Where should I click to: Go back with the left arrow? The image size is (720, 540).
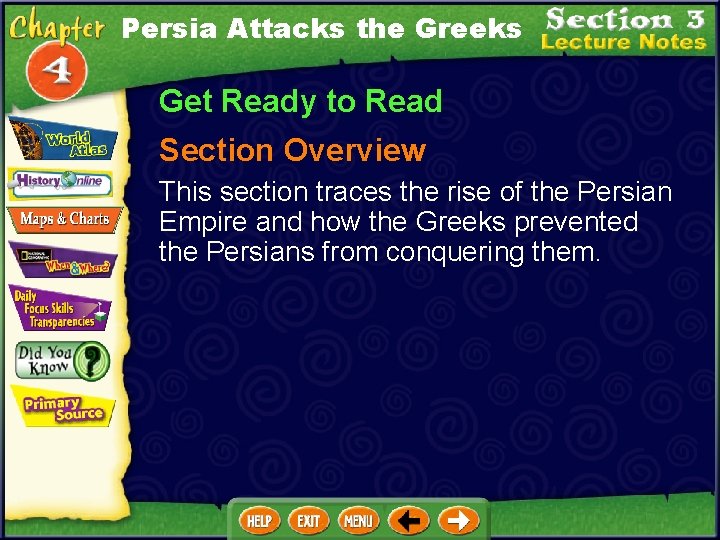pyautogui.click(x=410, y=521)
